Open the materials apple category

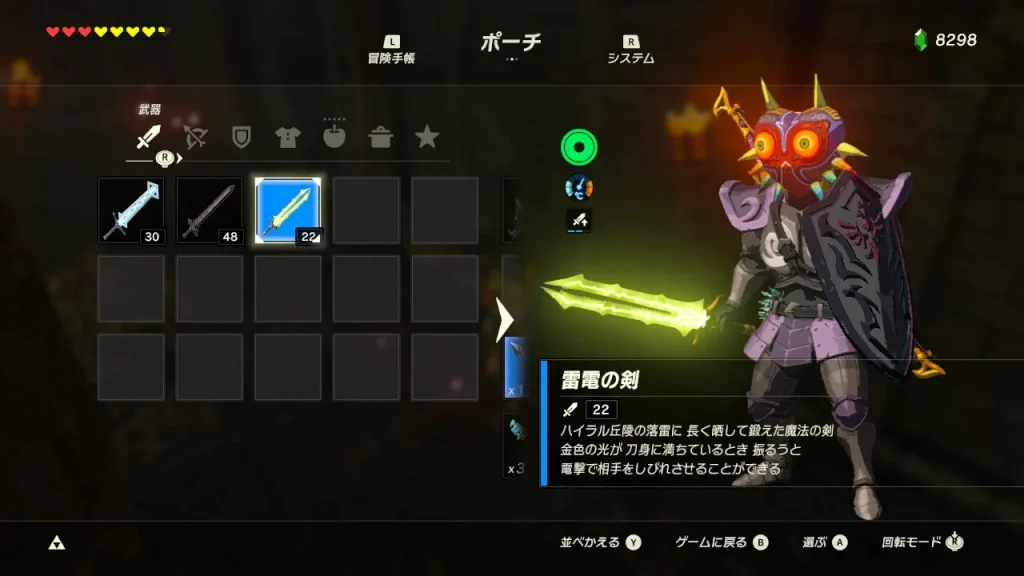click(x=334, y=137)
